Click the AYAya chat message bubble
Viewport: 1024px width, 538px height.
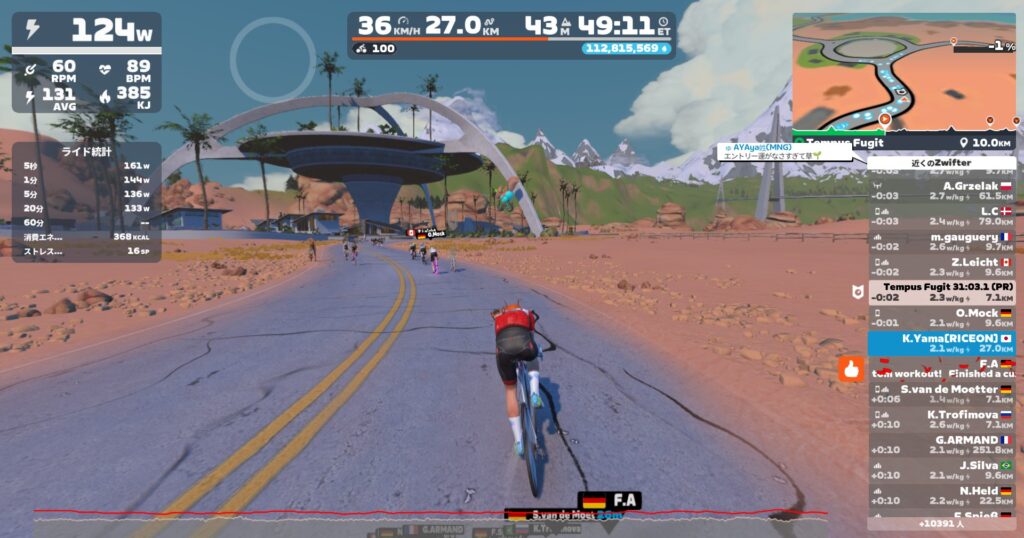click(x=785, y=152)
